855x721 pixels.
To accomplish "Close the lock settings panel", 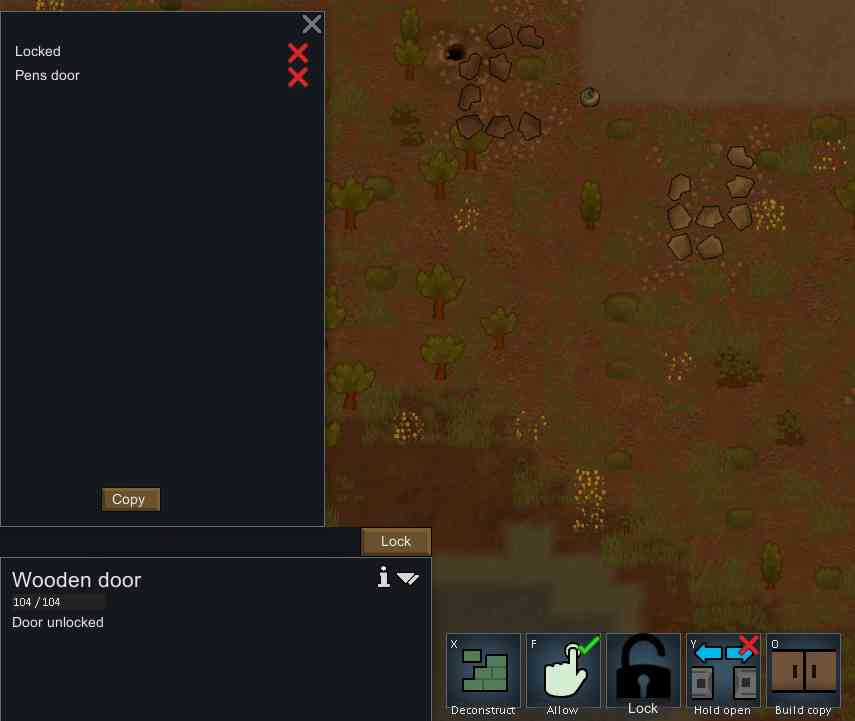I will pyautogui.click(x=312, y=24).
